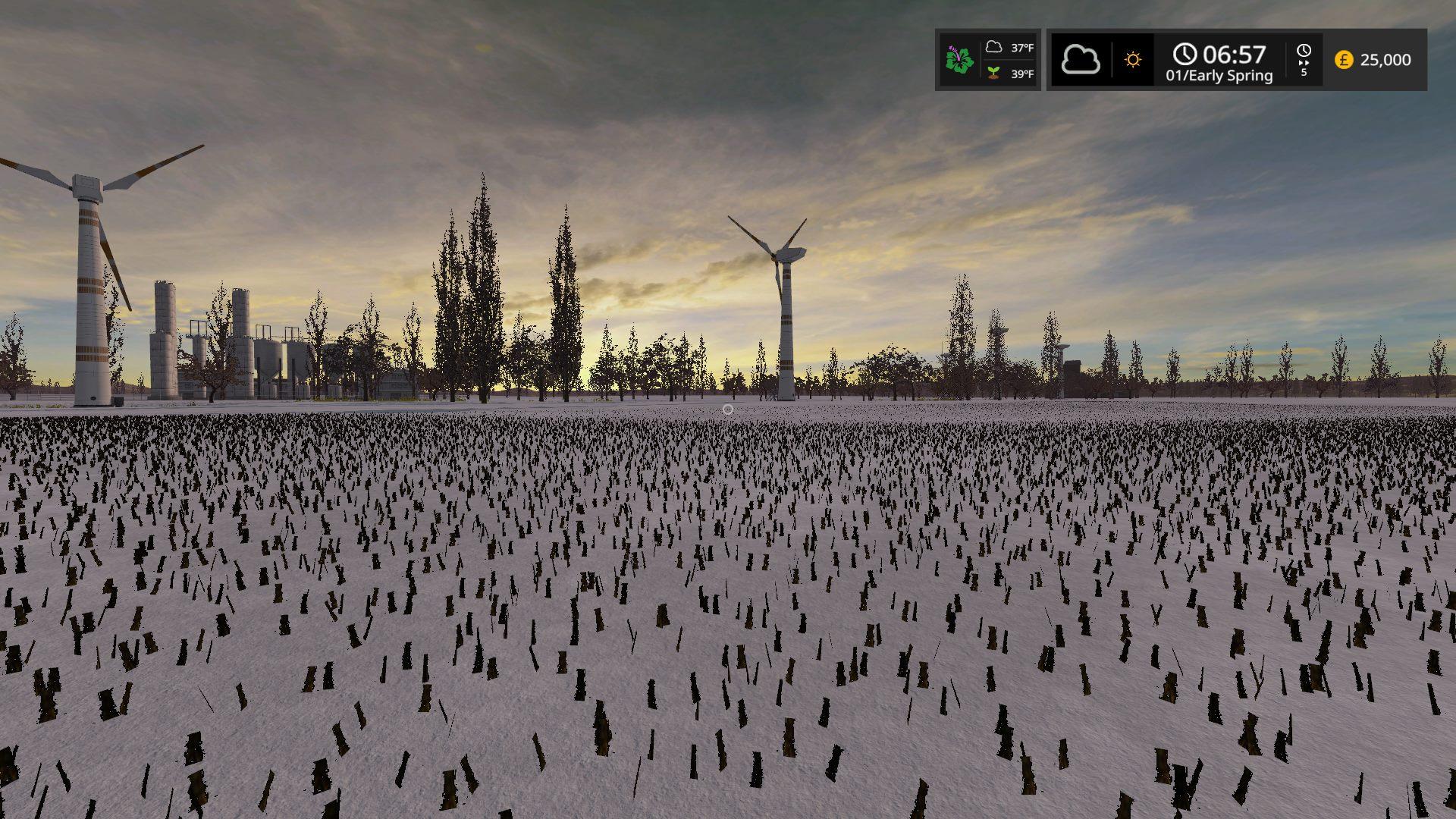Click the time-scale fast-forward icon
The width and height of the screenshot is (1456, 819).
point(1304,59)
